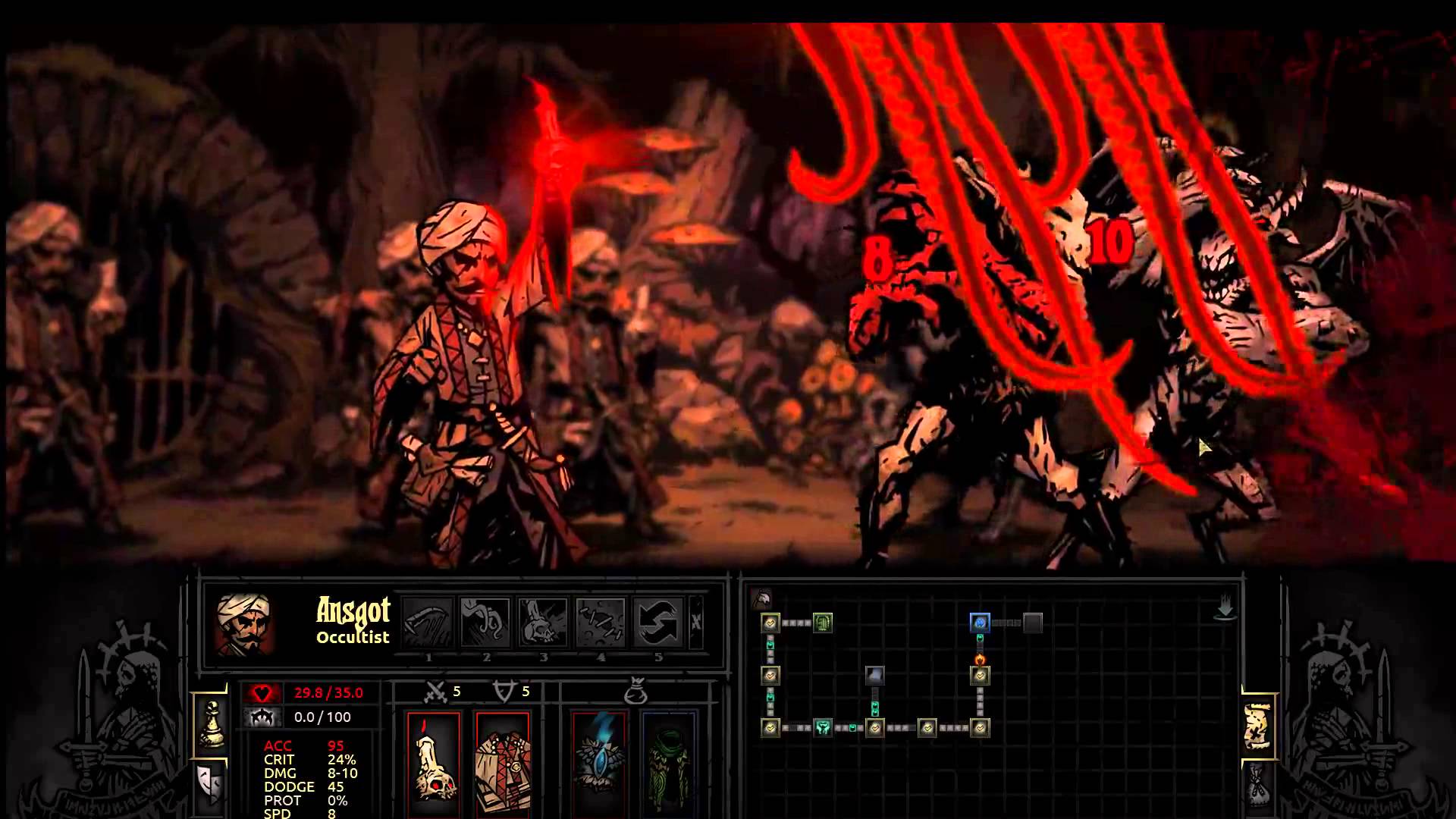This screenshot has width=1456, height=819.
Task: Select the scythe slash combat skill
Action: (x=428, y=623)
